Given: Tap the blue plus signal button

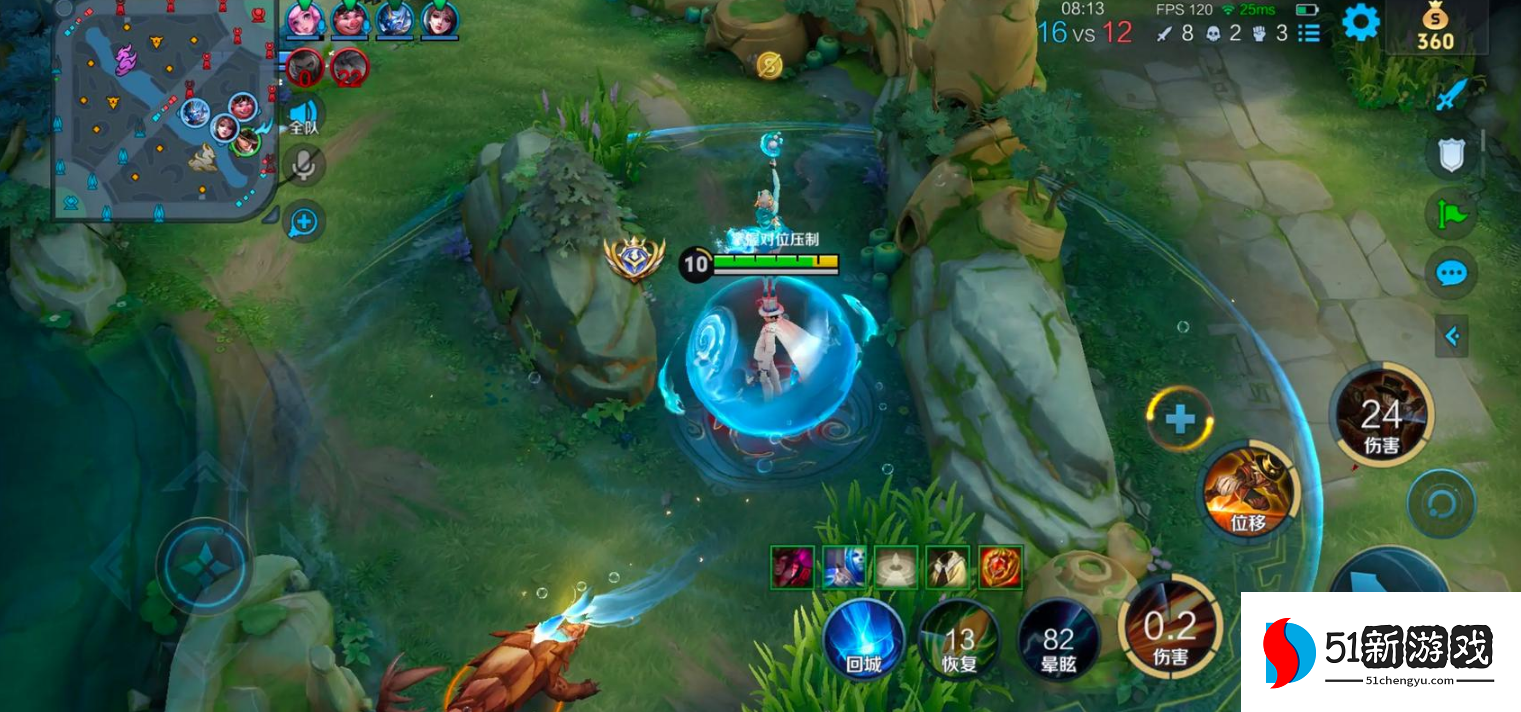Looking at the screenshot, I should coord(303,221).
